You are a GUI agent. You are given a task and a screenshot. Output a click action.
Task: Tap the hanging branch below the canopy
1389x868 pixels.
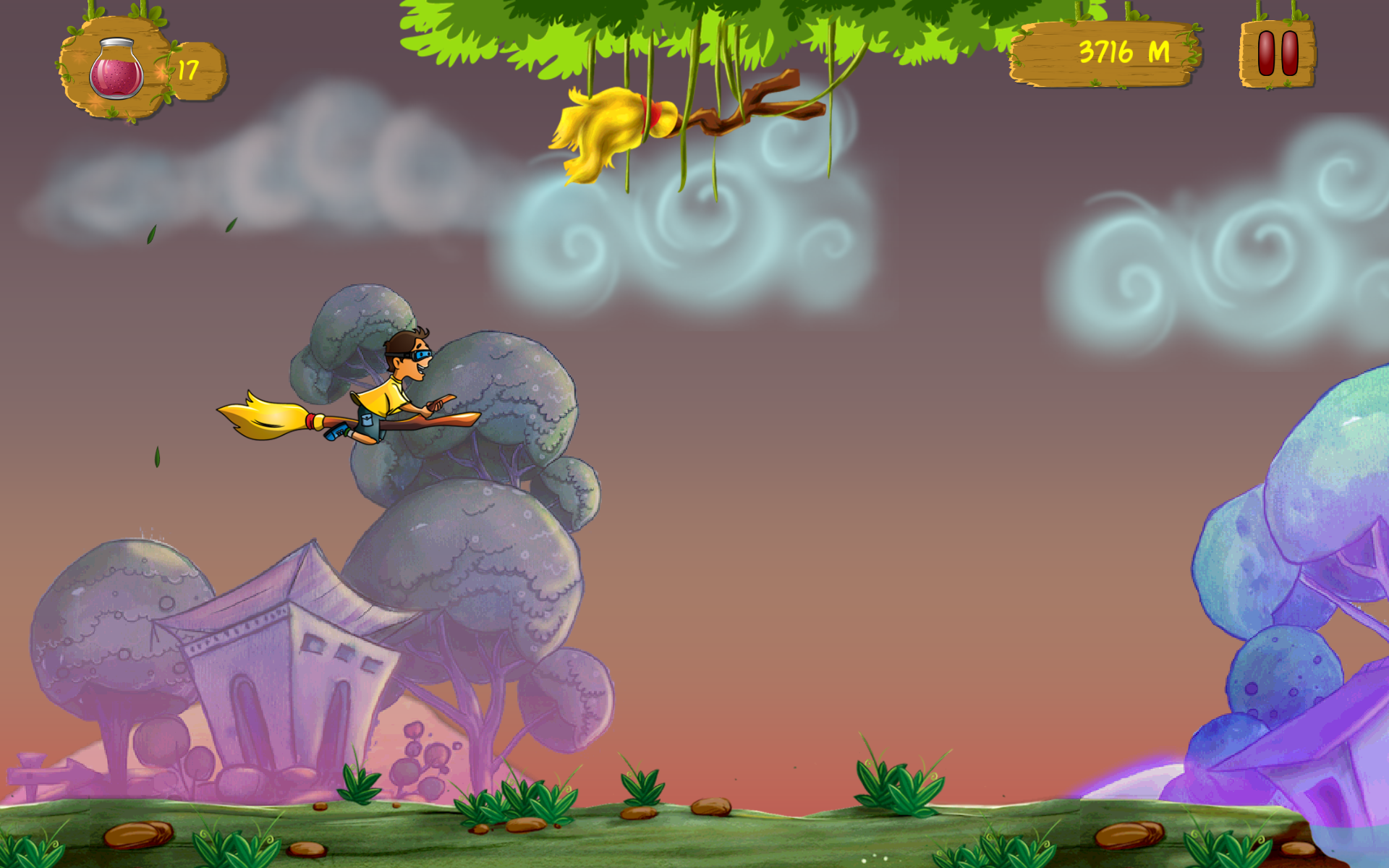[752, 101]
